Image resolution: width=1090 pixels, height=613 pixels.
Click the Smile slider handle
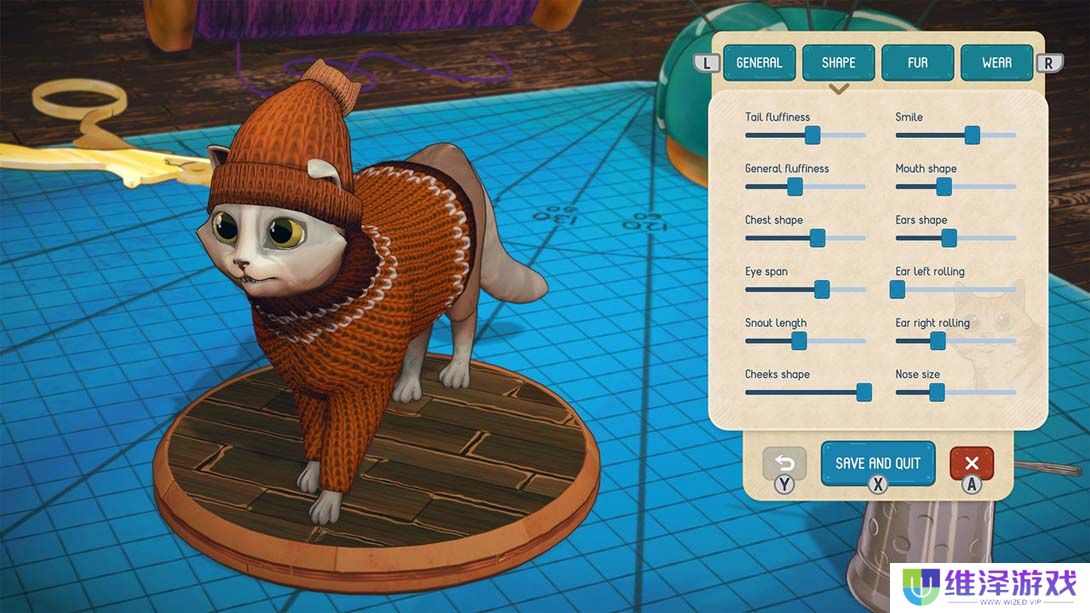972,135
